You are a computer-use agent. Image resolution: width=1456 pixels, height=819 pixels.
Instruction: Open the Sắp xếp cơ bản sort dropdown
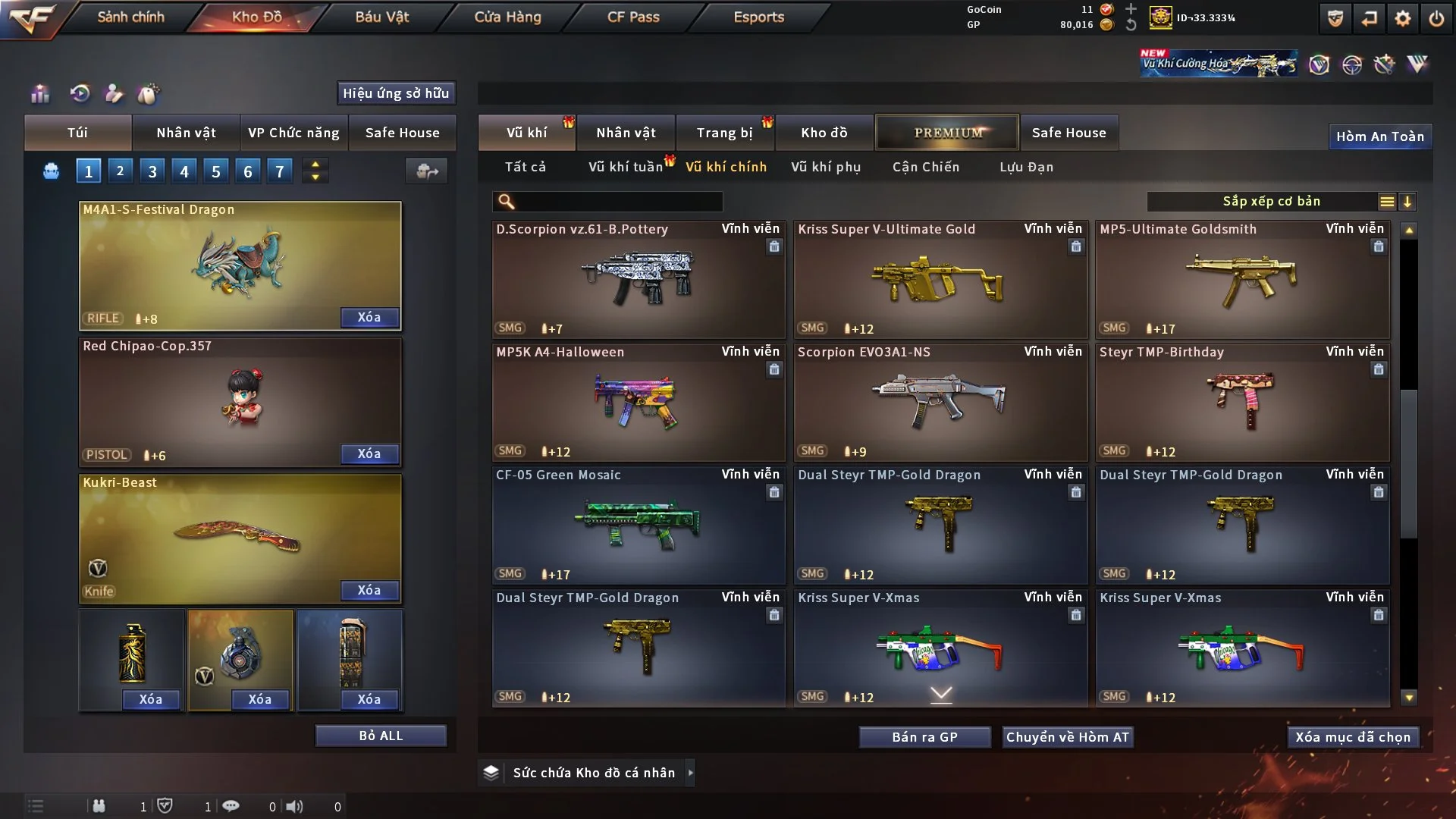pyautogui.click(x=1271, y=202)
